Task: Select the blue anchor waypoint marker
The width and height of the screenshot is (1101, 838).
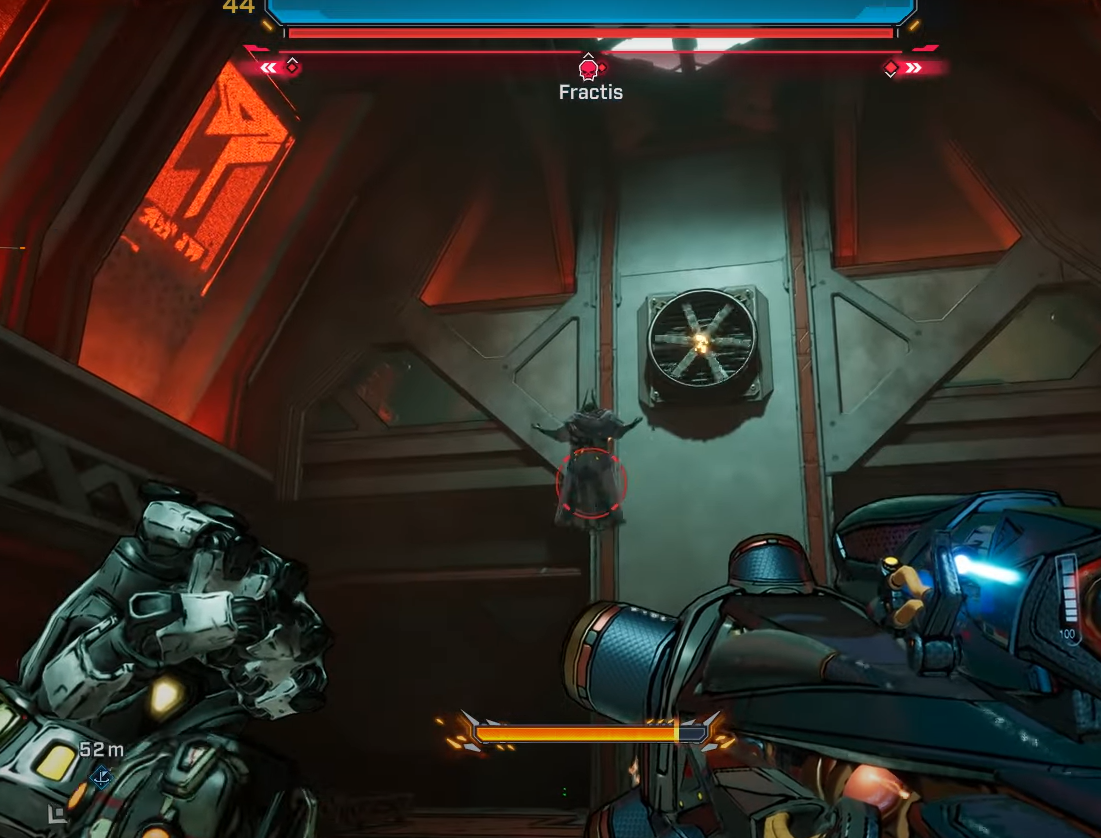Action: pyautogui.click(x=101, y=776)
